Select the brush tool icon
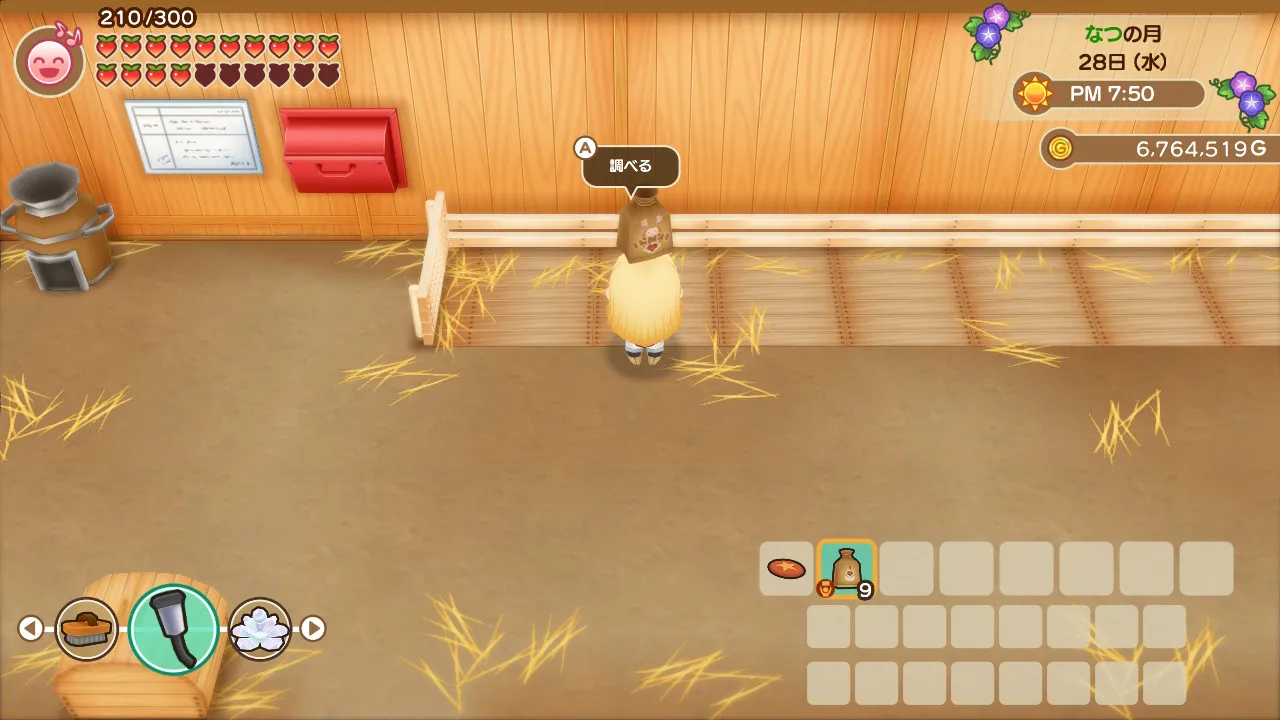The image size is (1280, 720). [86, 629]
